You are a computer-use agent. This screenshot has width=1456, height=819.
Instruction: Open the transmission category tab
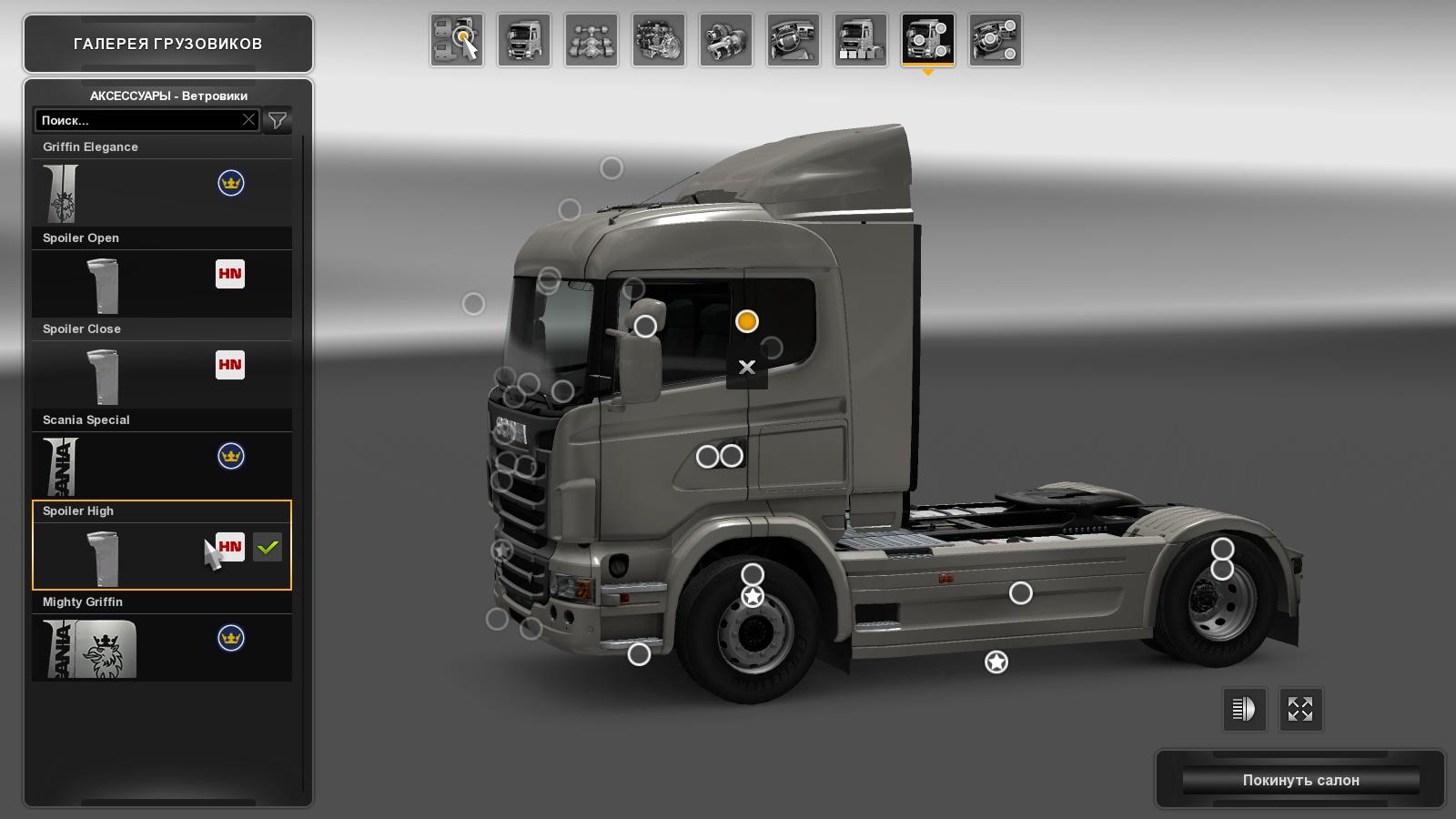[x=726, y=40]
